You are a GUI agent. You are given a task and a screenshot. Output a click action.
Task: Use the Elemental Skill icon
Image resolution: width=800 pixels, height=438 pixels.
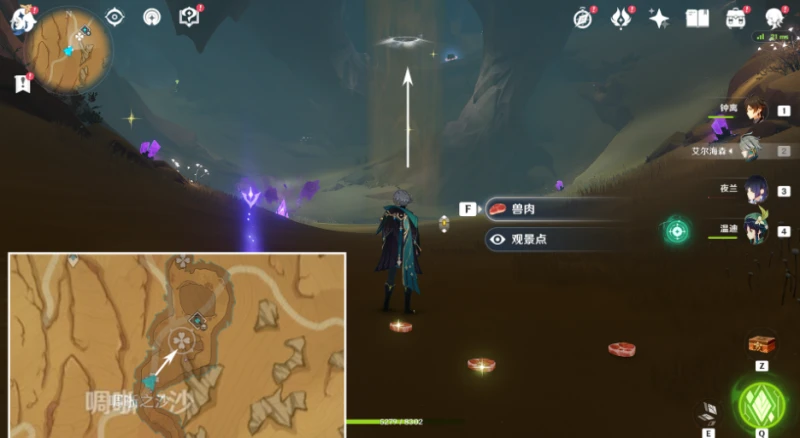[x=709, y=412]
